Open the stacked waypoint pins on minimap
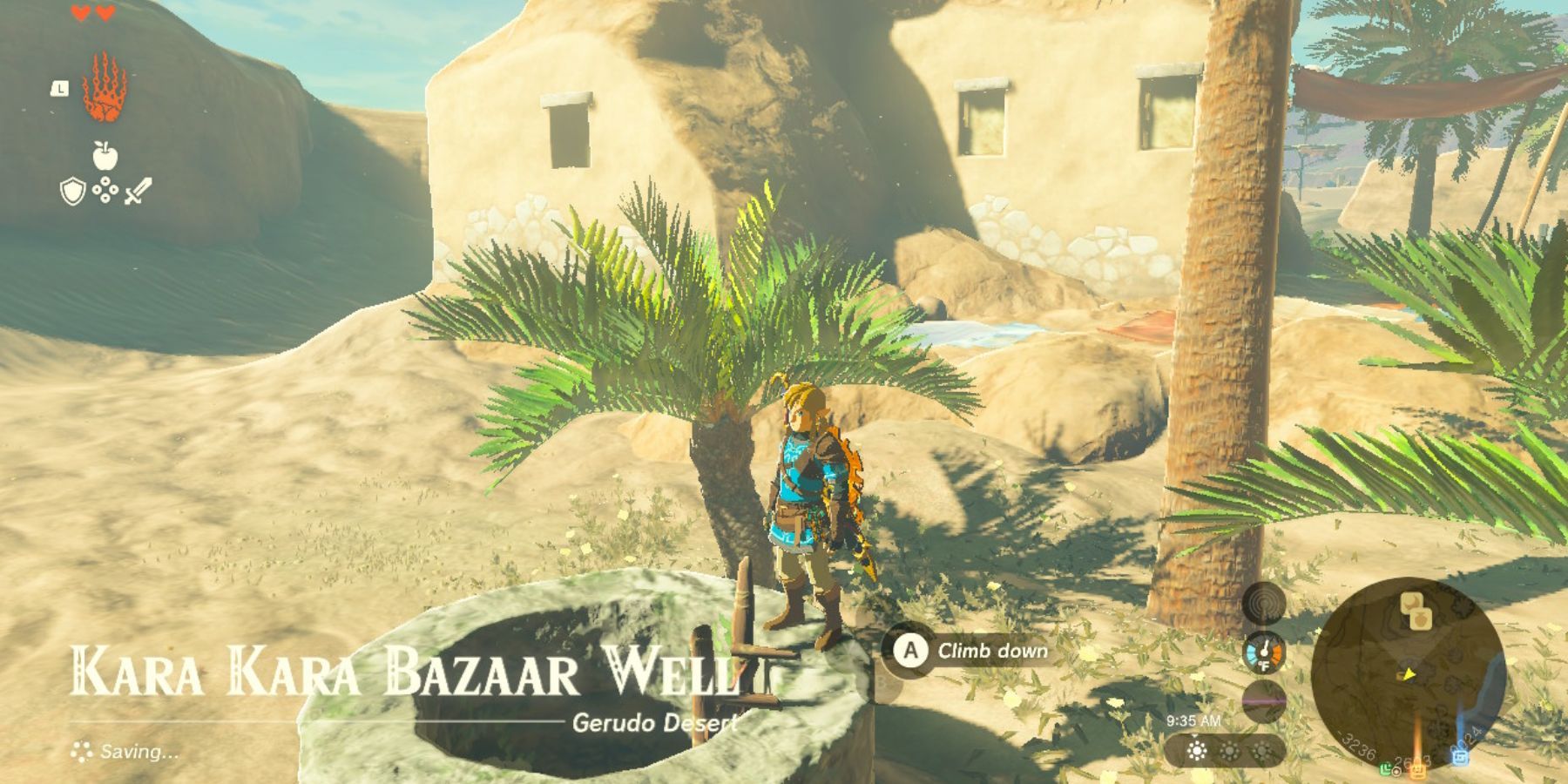This screenshot has width=1568, height=784. pos(1415,610)
